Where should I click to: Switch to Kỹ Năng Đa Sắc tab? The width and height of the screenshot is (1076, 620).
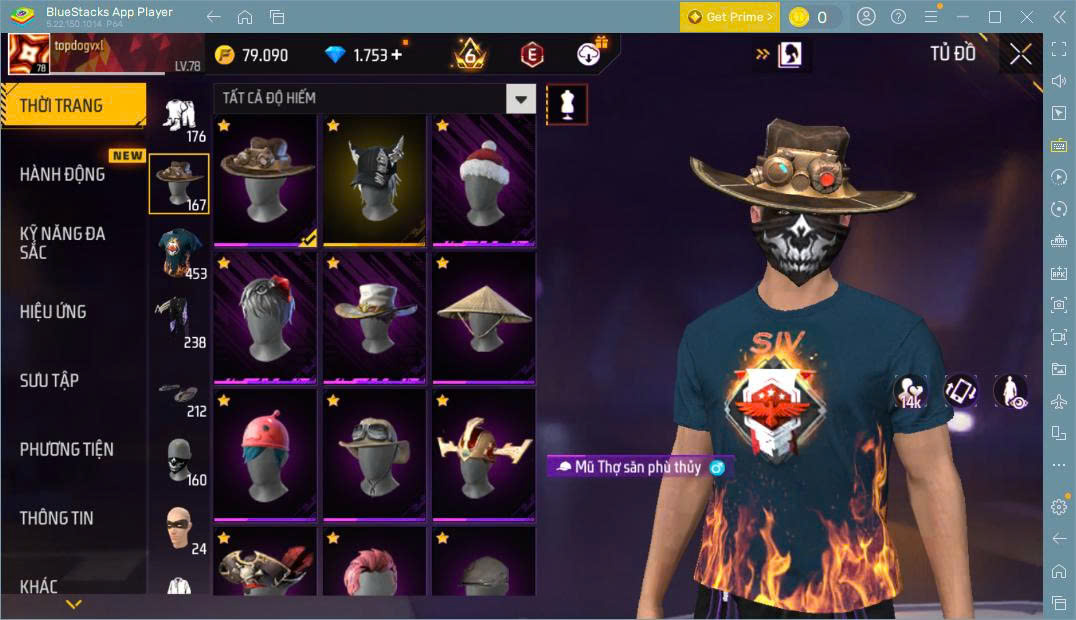click(62, 242)
